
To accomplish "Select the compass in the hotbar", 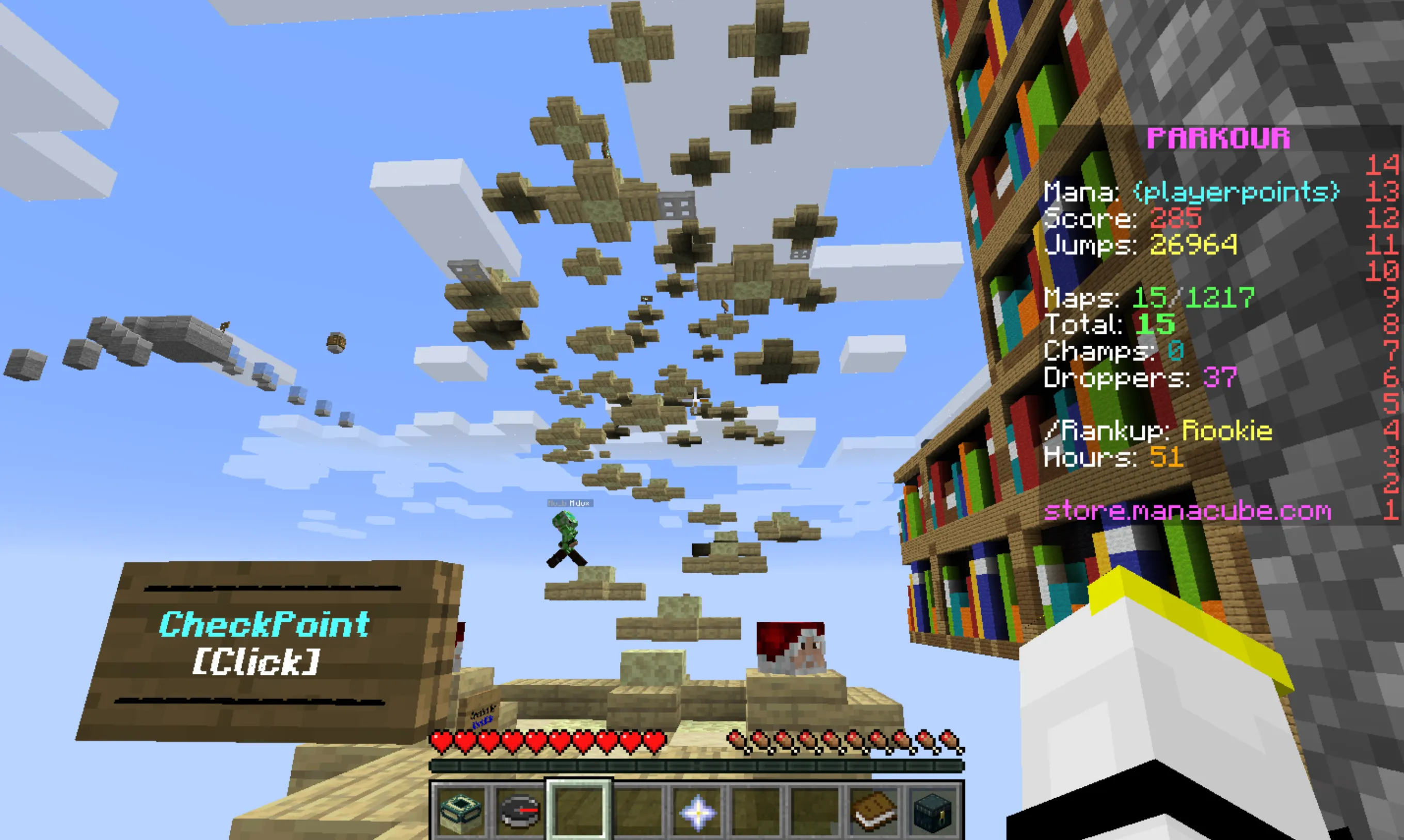I will coord(520,810).
